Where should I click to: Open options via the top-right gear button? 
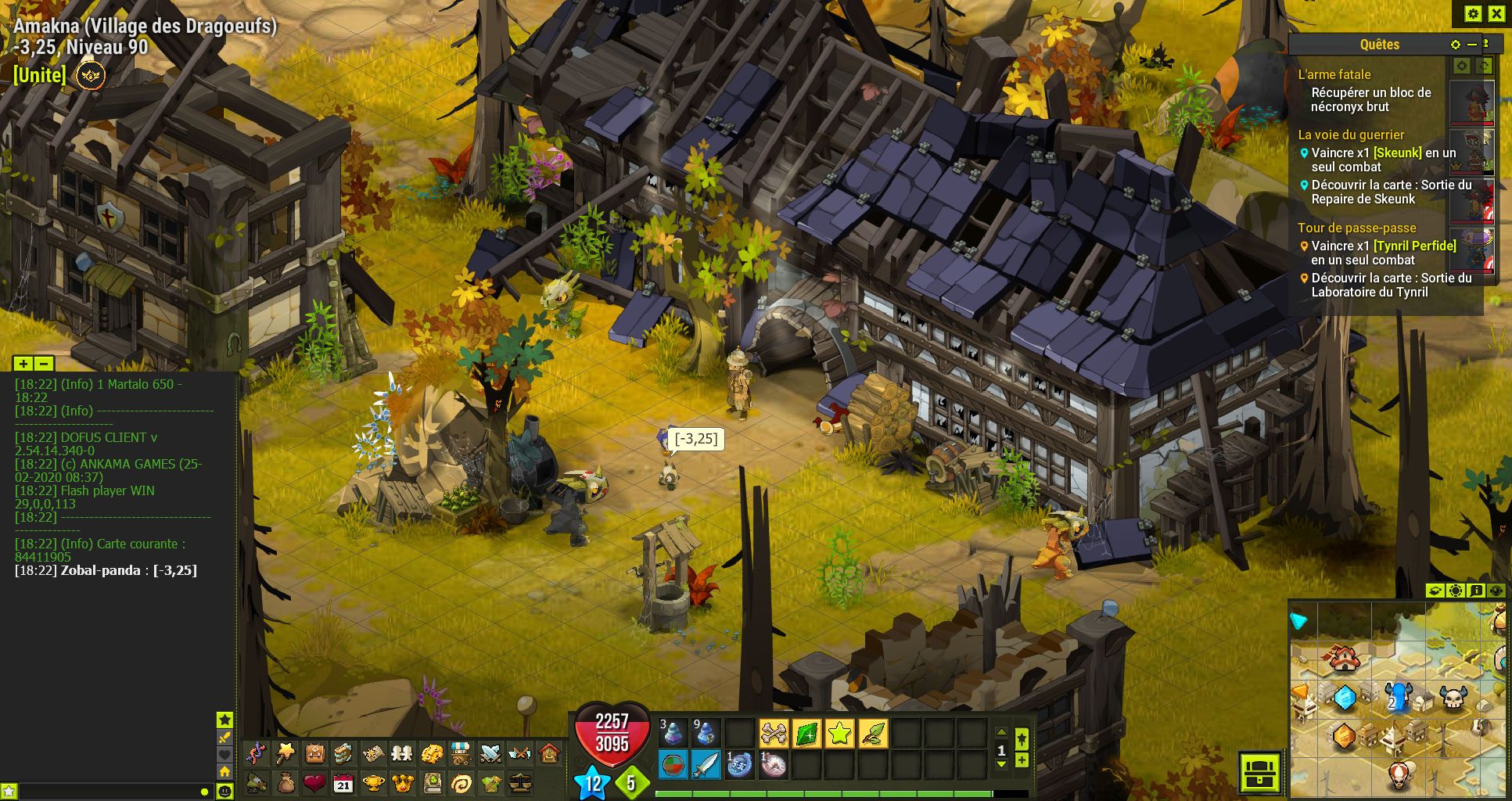[1473, 13]
